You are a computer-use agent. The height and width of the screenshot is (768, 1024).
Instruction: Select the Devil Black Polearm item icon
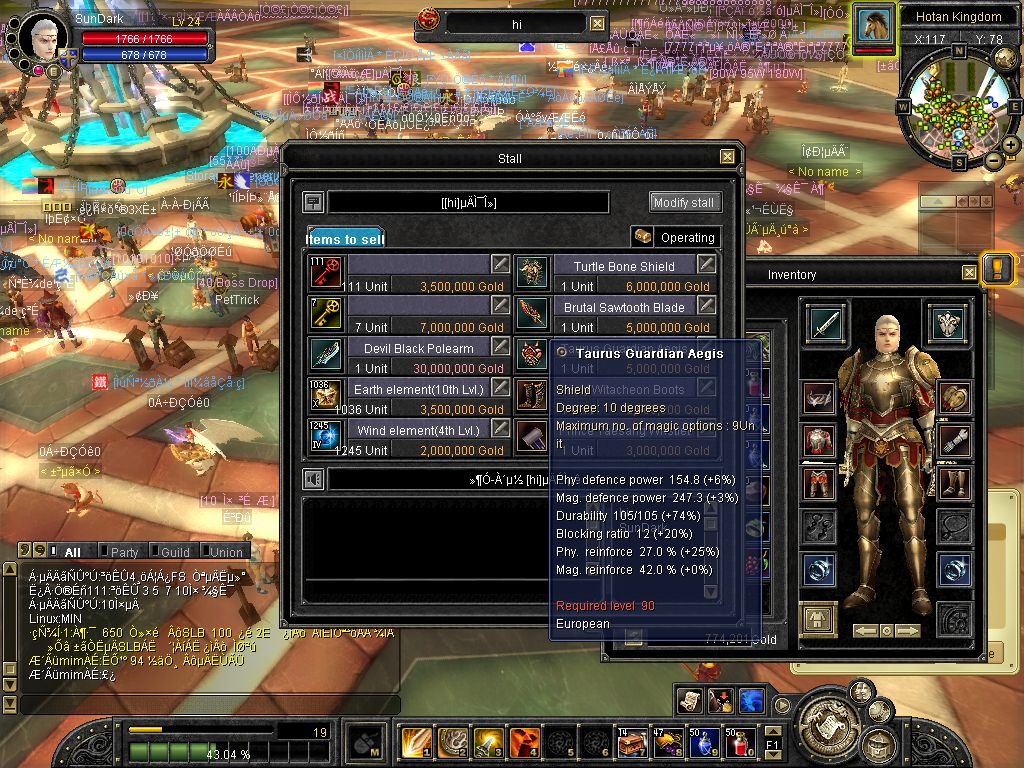(327, 355)
